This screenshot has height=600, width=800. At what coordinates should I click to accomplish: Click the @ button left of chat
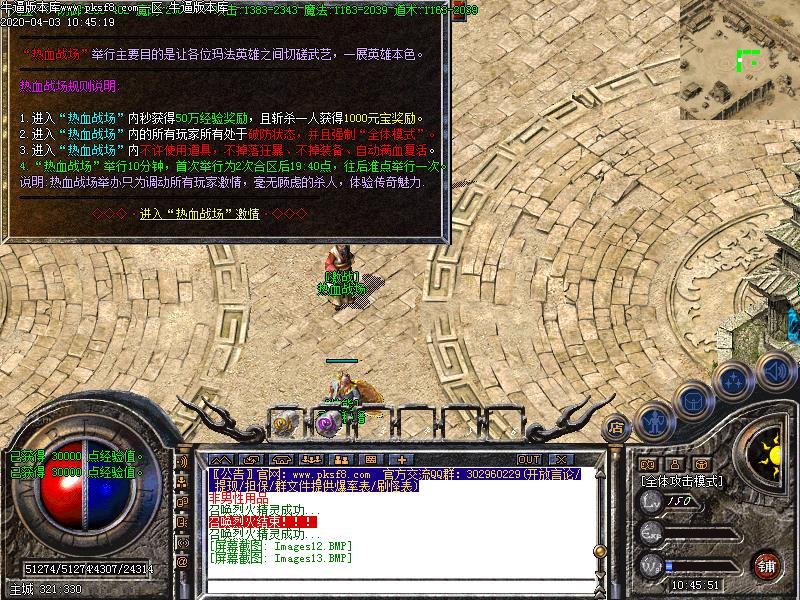tap(183, 563)
